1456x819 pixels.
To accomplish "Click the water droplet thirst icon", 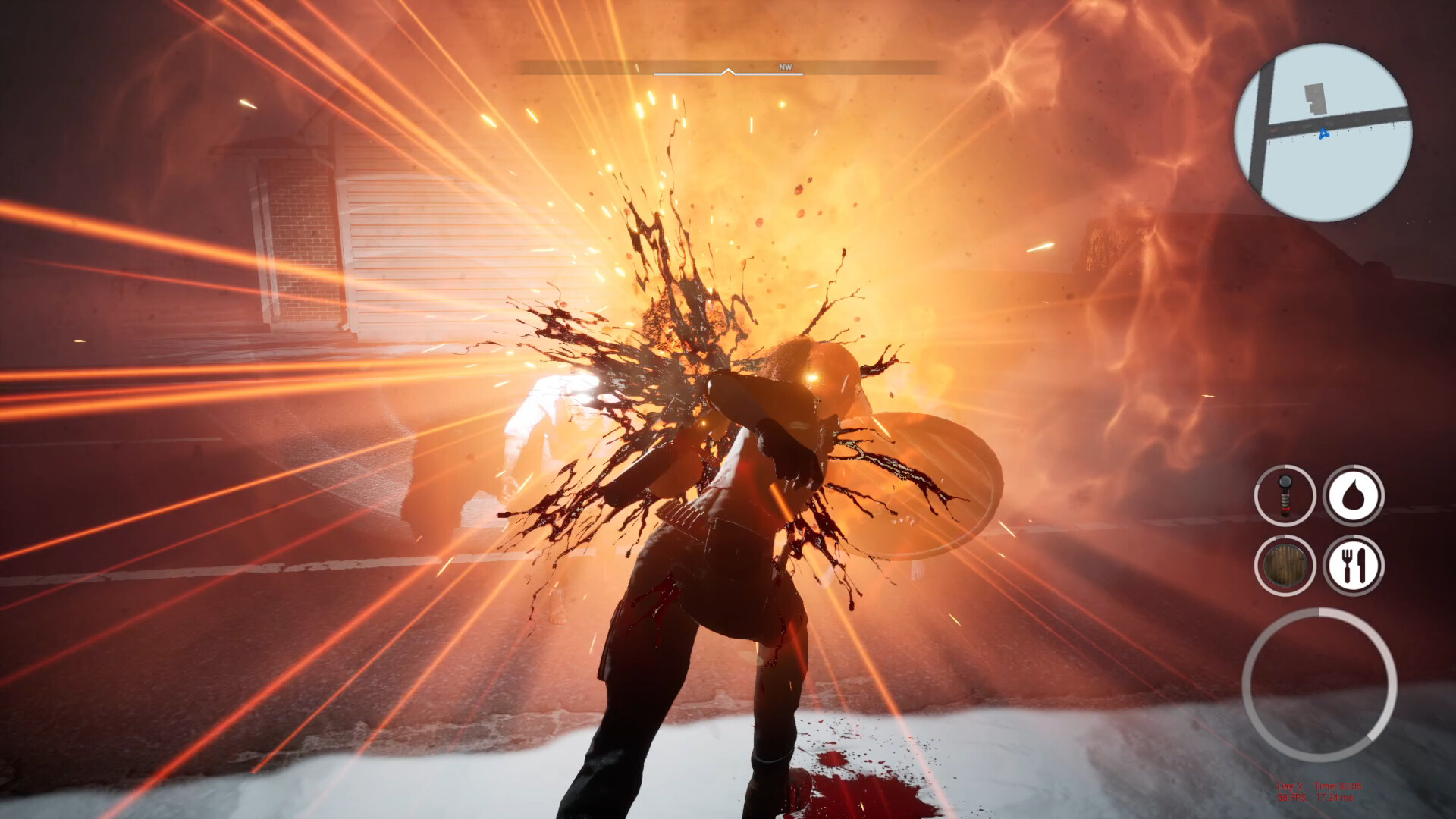I will coord(1354,495).
